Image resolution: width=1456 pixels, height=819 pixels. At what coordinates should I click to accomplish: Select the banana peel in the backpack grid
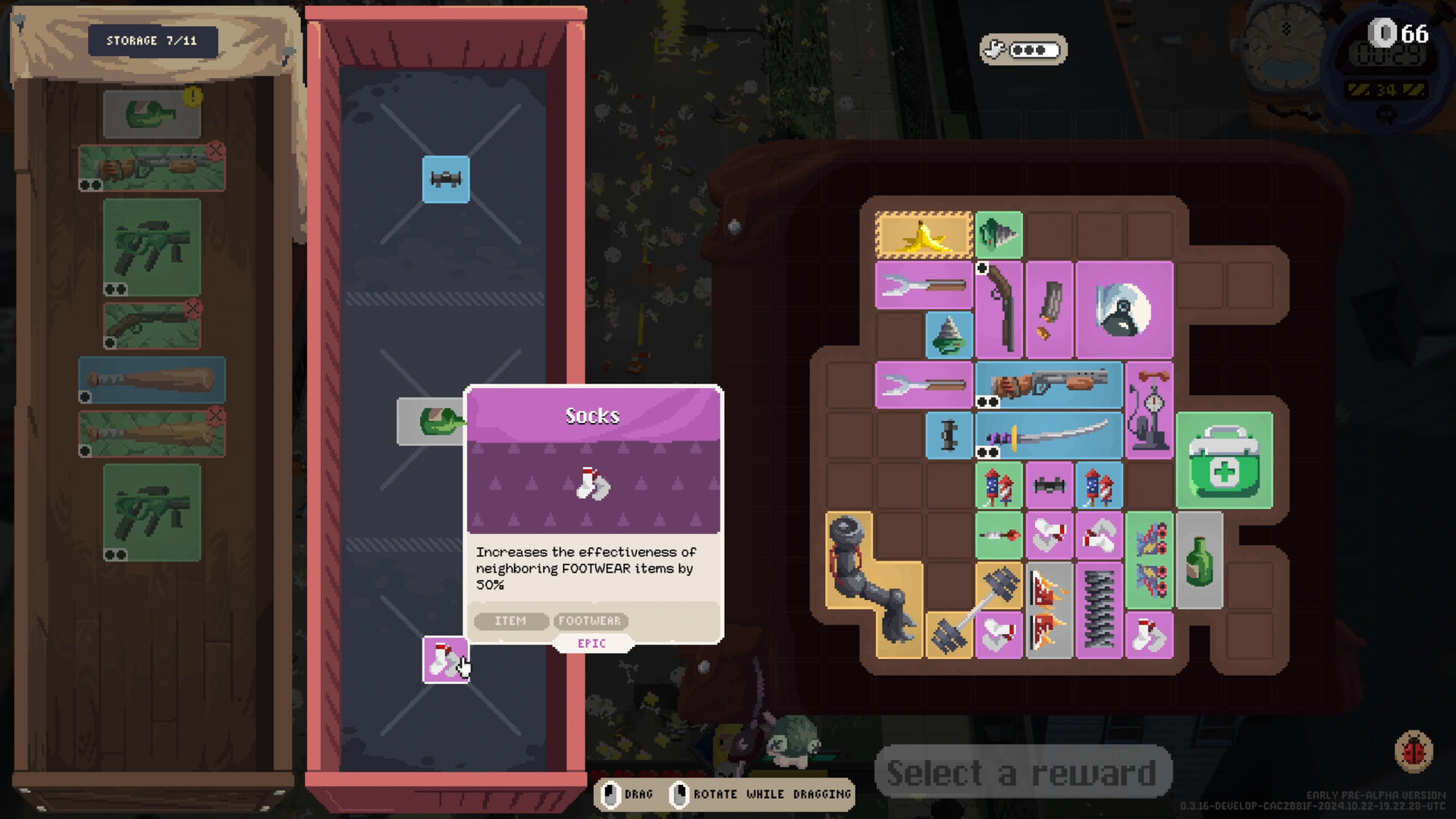click(922, 235)
